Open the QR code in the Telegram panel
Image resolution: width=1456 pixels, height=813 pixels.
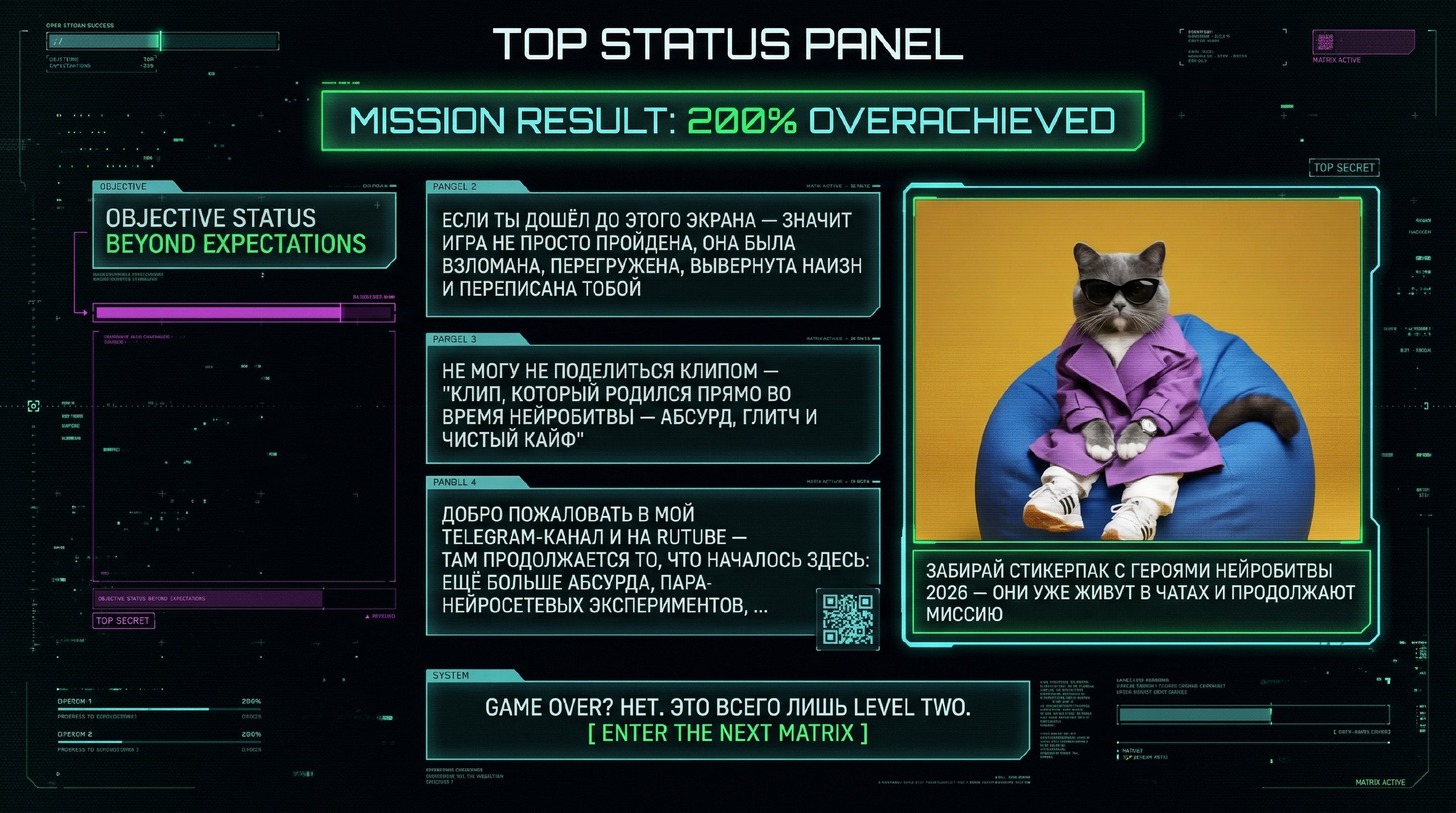847,619
